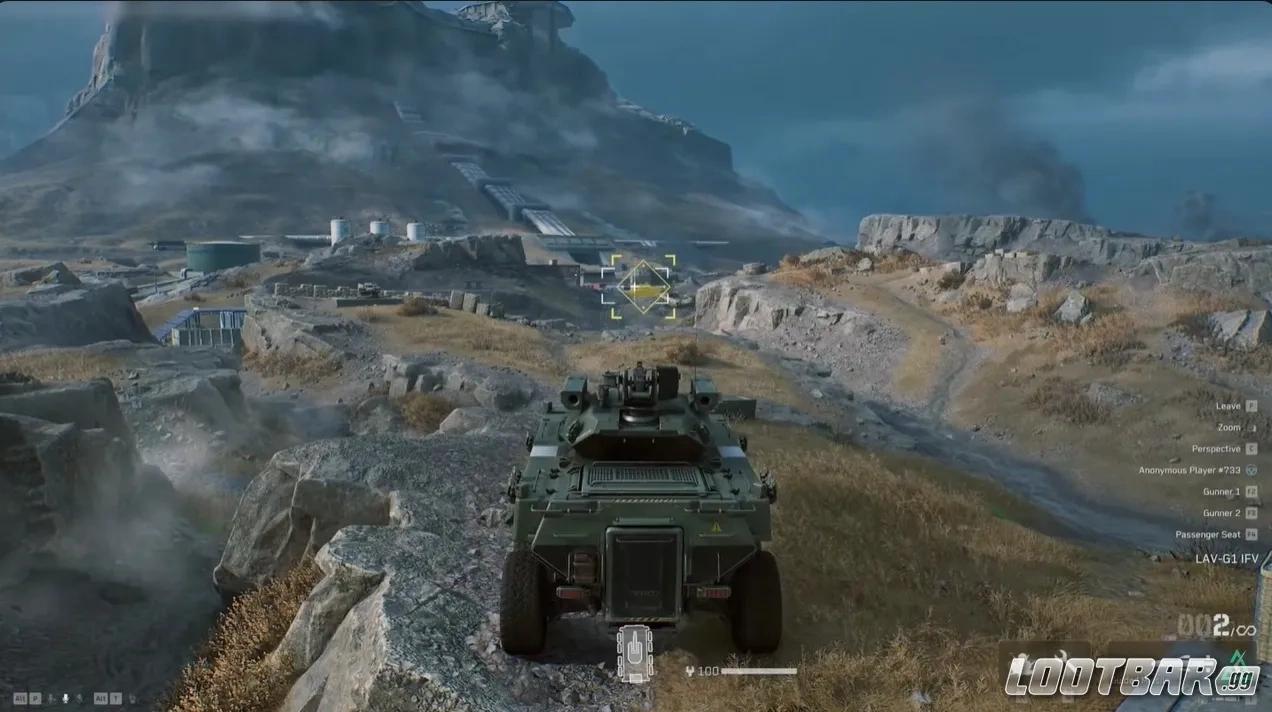The width and height of the screenshot is (1272, 712).
Task: Toggle the white microphone voice icon
Action: (x=66, y=698)
